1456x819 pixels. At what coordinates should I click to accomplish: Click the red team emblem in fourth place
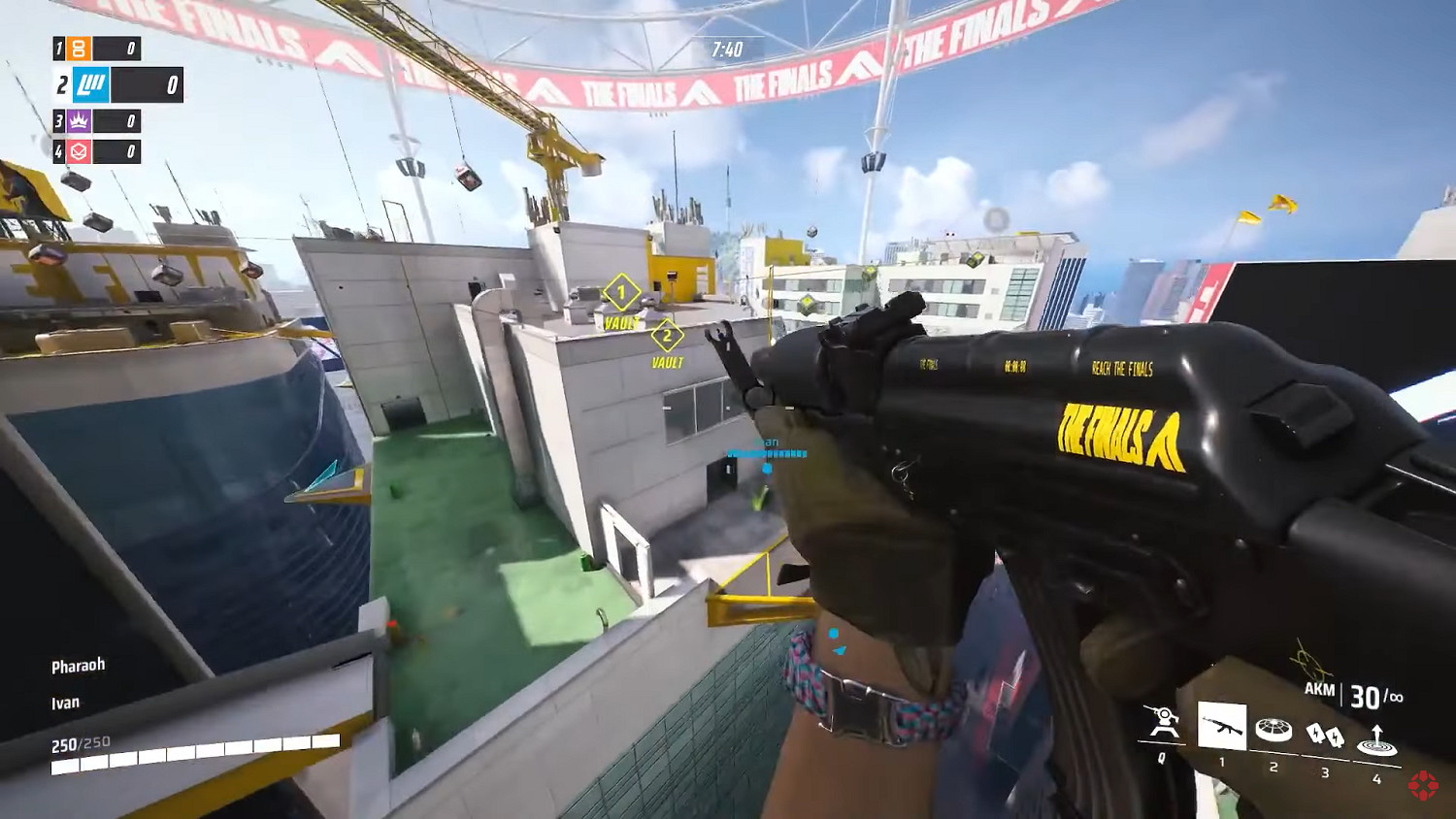click(80, 151)
